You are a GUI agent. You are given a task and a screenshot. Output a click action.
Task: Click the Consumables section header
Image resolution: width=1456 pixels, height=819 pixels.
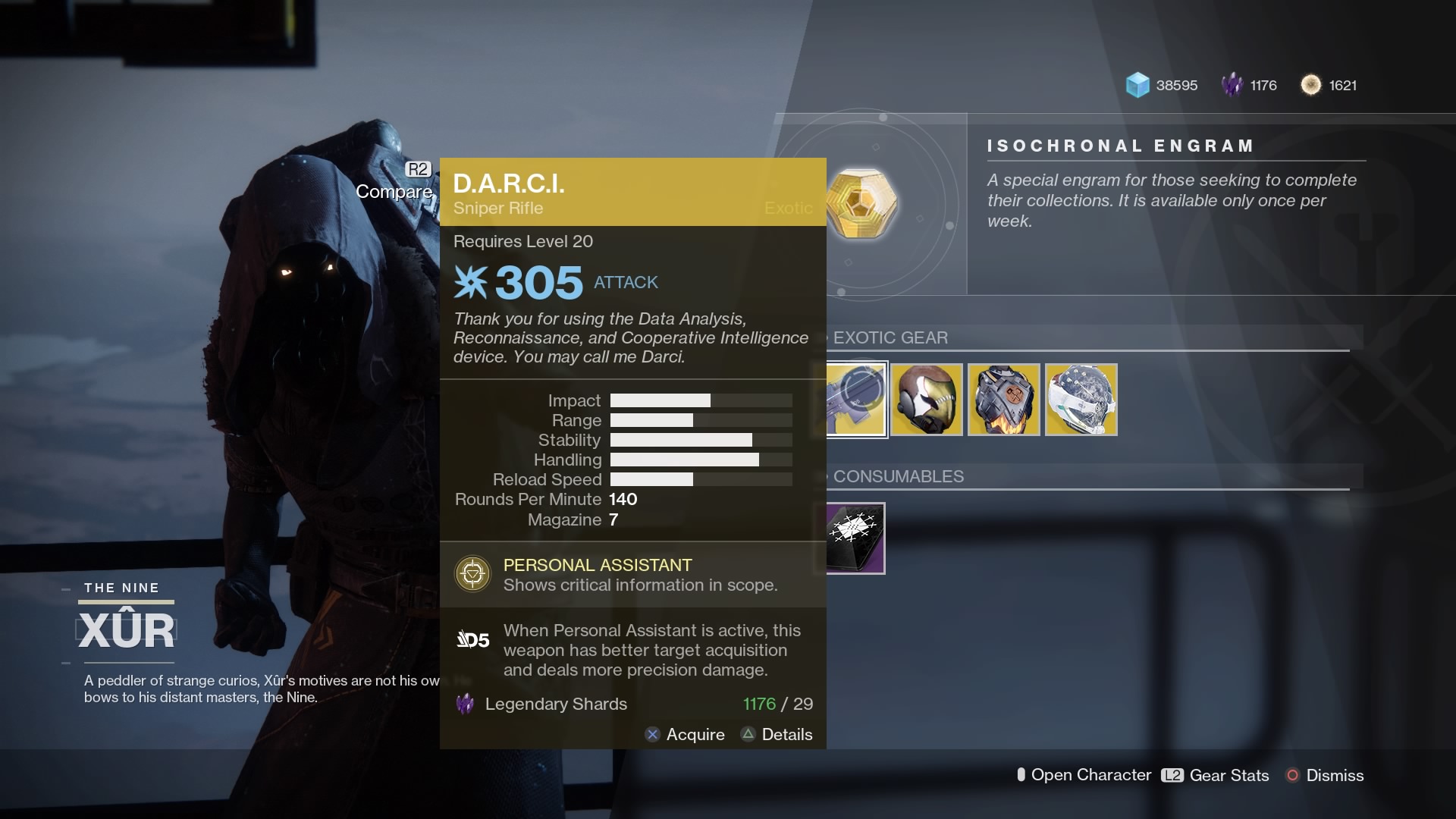point(898,476)
